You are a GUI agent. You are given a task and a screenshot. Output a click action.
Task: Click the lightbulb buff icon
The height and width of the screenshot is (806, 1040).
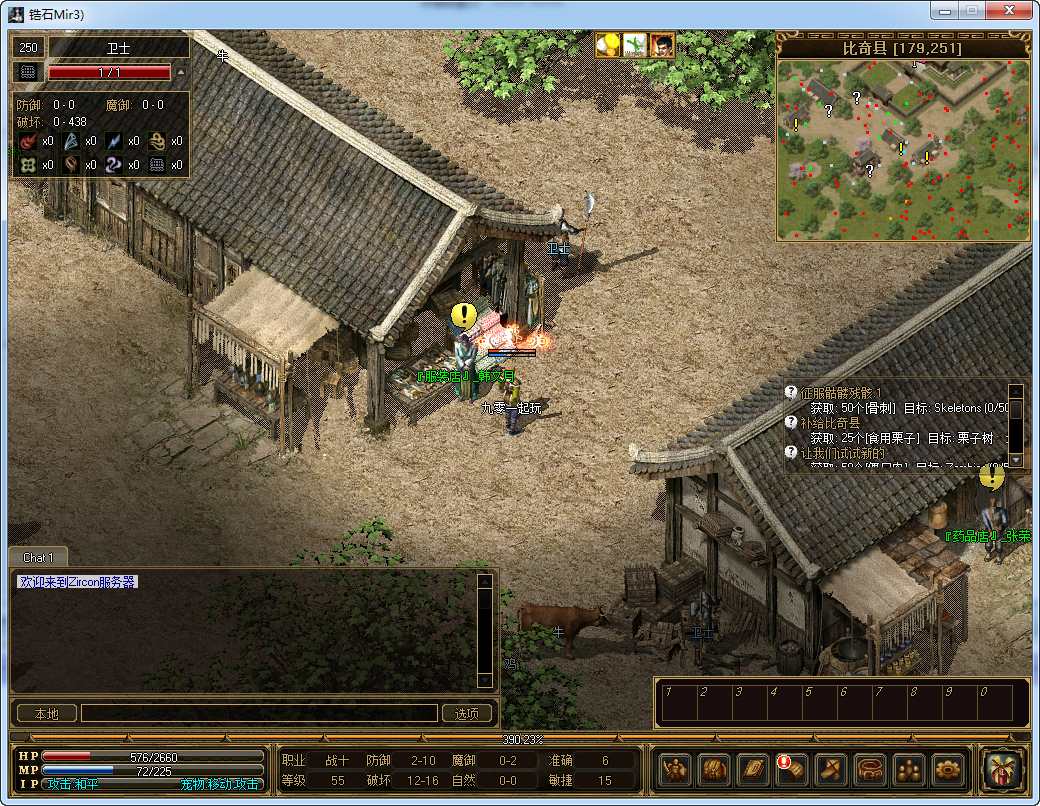[608, 45]
